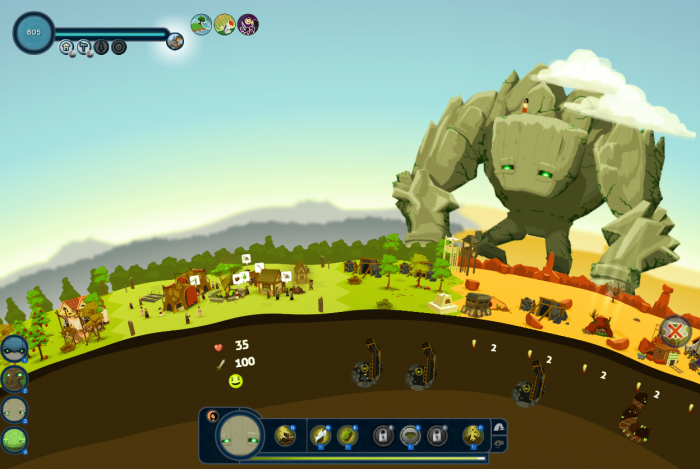Click the unlocked green gem ability between padlocks
Image resolution: width=700 pixels, height=469 pixels.
coord(410,435)
